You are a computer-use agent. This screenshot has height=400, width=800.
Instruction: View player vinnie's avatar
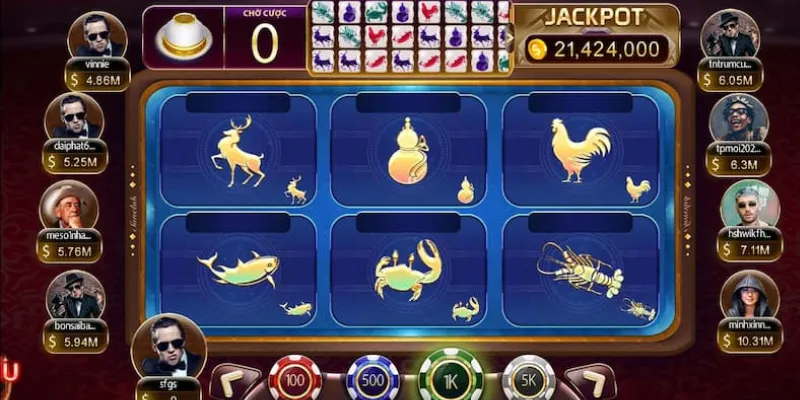(x=97, y=36)
